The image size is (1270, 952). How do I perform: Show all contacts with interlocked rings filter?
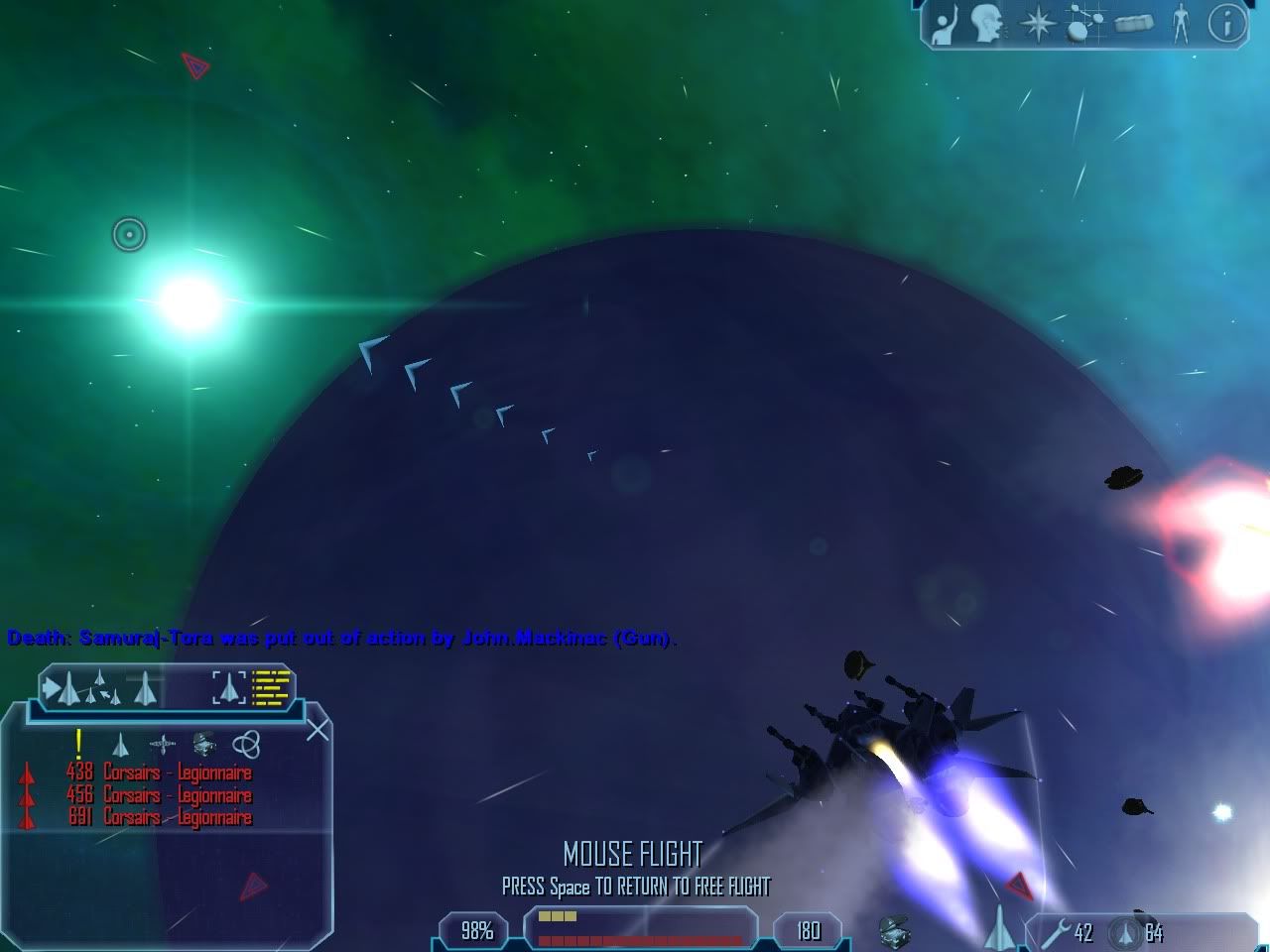click(x=246, y=744)
